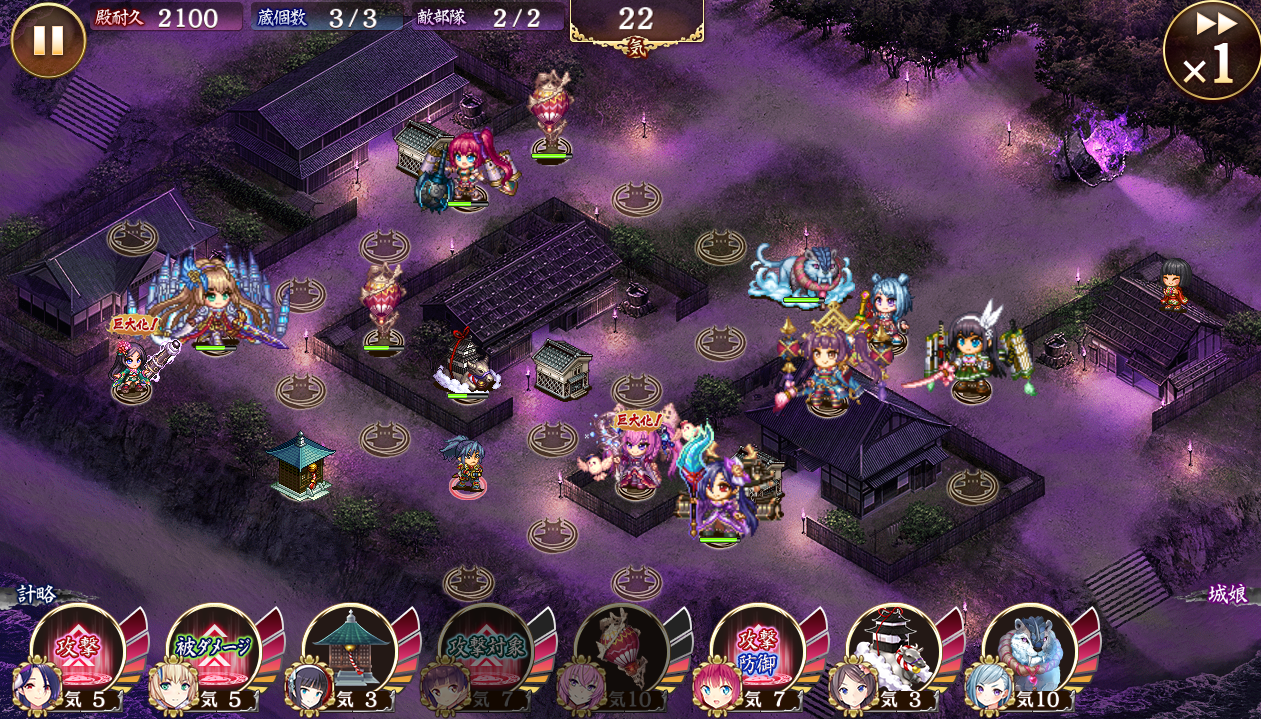Viewport: 1261px width, 719px height.
Task: Activate the 攻撃 stratagem costing 5
Action: click(x=78, y=648)
